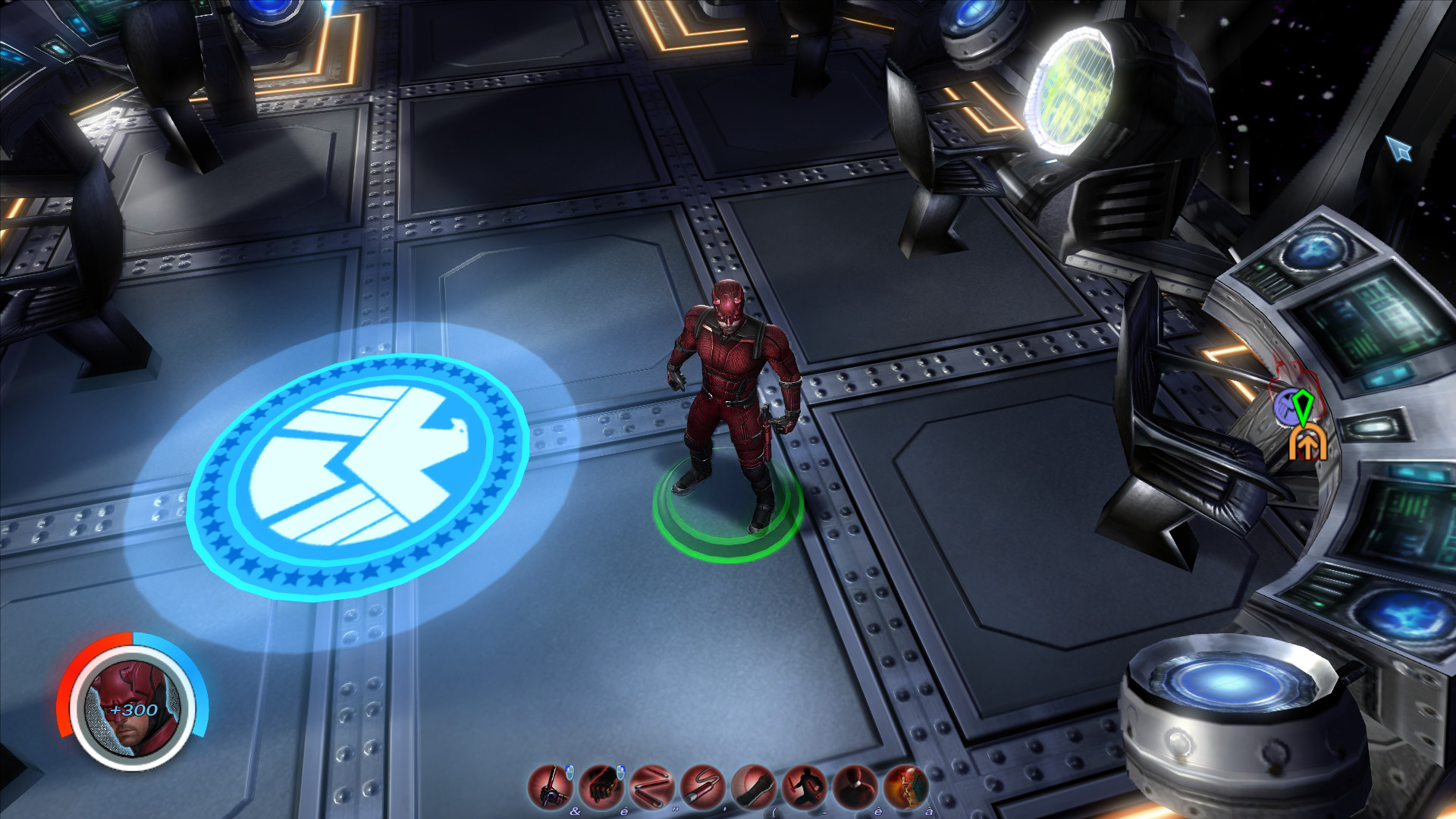The width and height of the screenshot is (1456, 819).
Task: Activate the billy club strike ability
Action: 550,786
